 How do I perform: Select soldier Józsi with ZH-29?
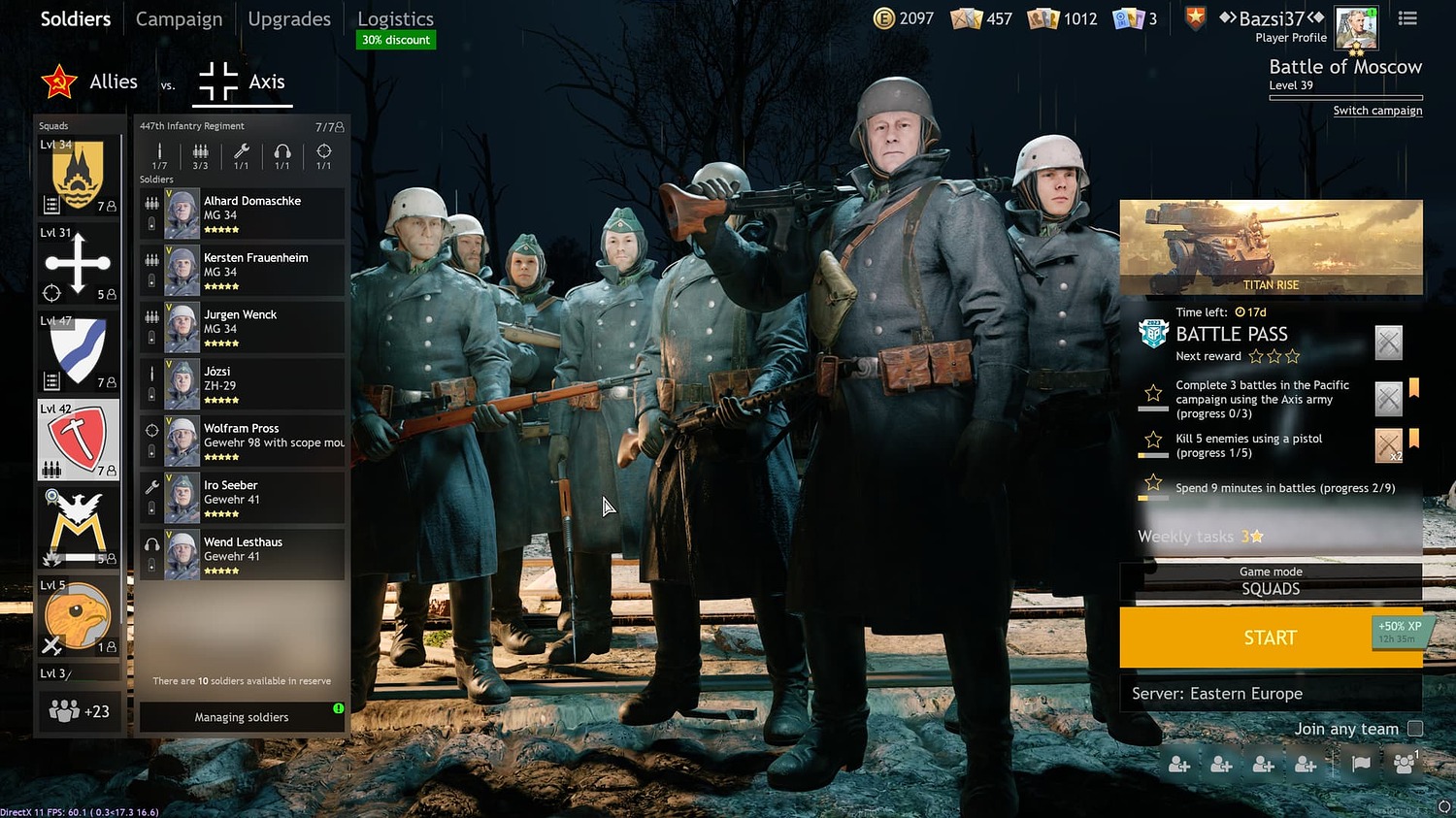(x=240, y=382)
